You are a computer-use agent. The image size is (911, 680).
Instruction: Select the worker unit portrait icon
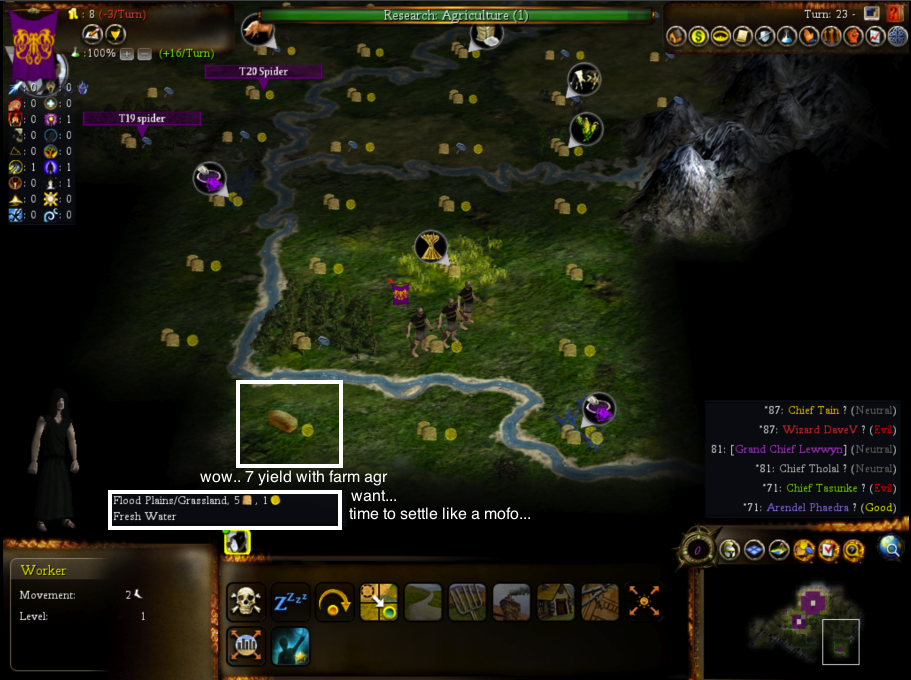coord(237,542)
